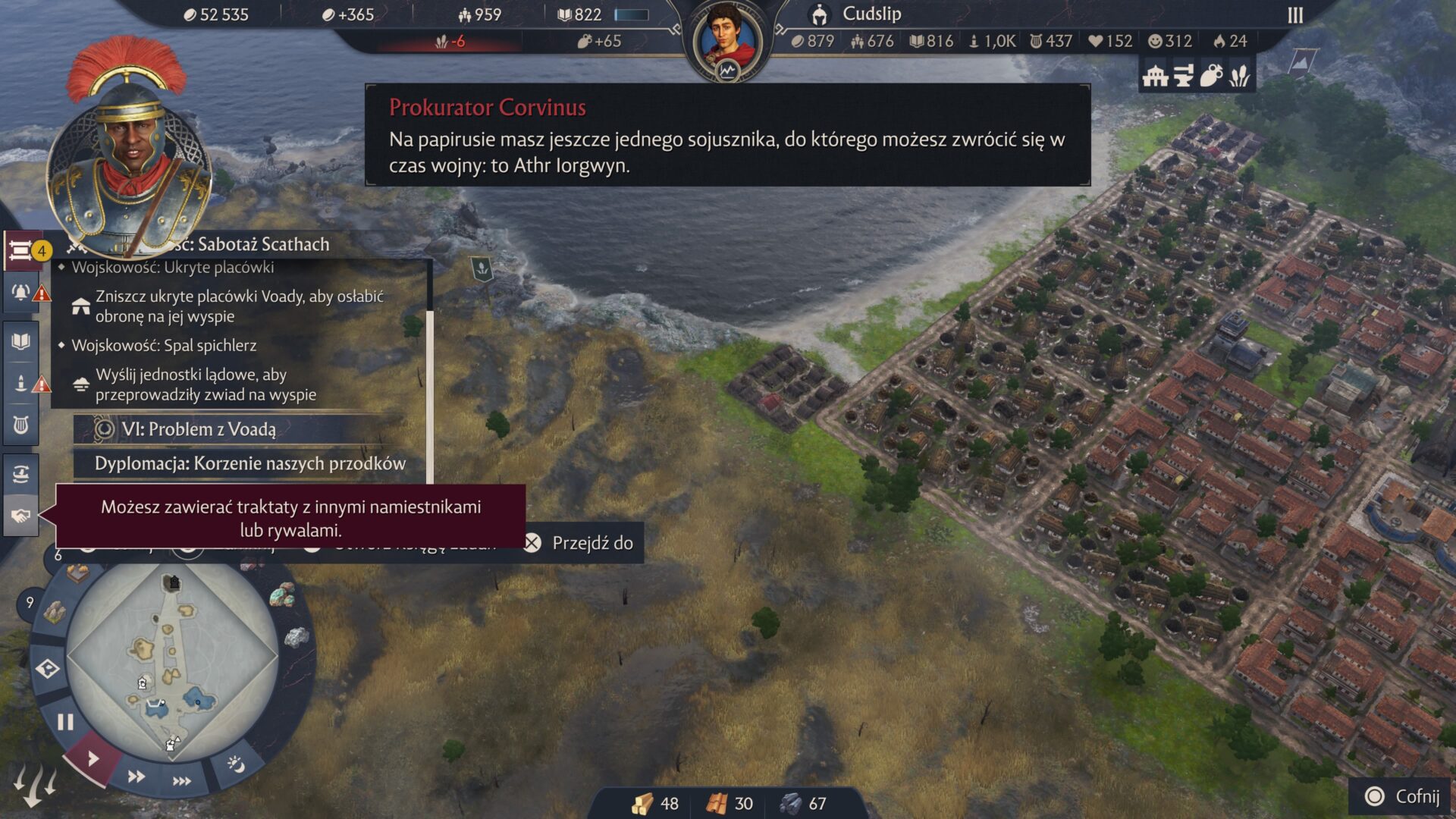The image size is (1456, 819).
Task: Click the Cudslip island name
Action: pyautogui.click(x=871, y=14)
